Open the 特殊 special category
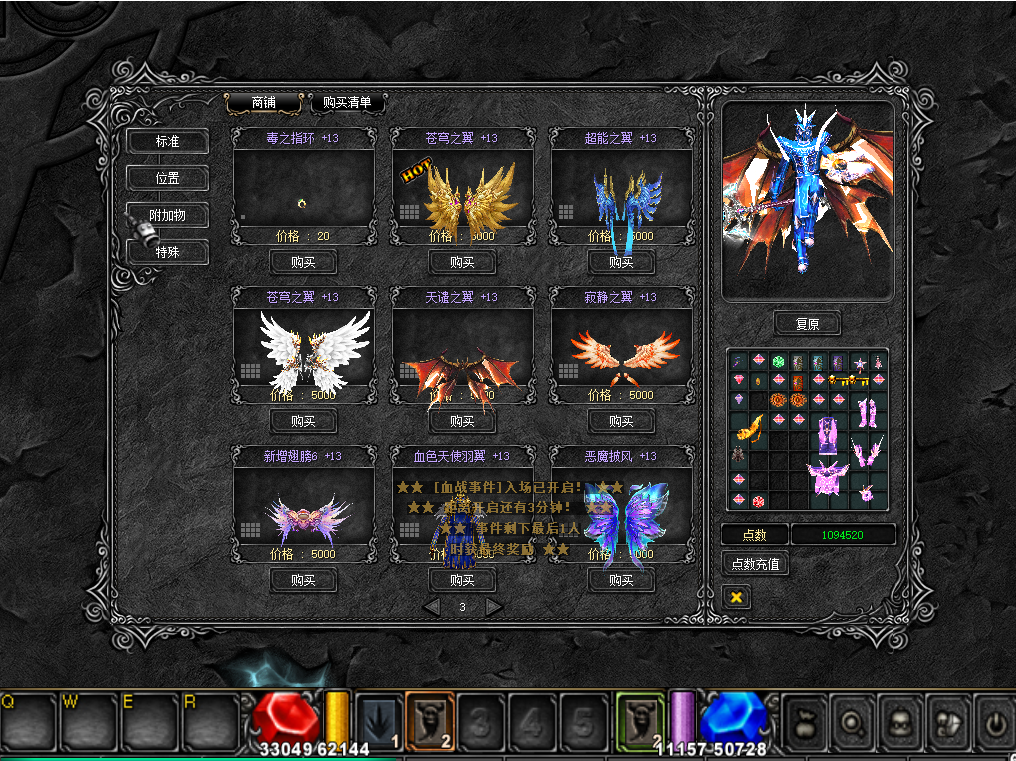This screenshot has height=761, width=1016. (167, 252)
